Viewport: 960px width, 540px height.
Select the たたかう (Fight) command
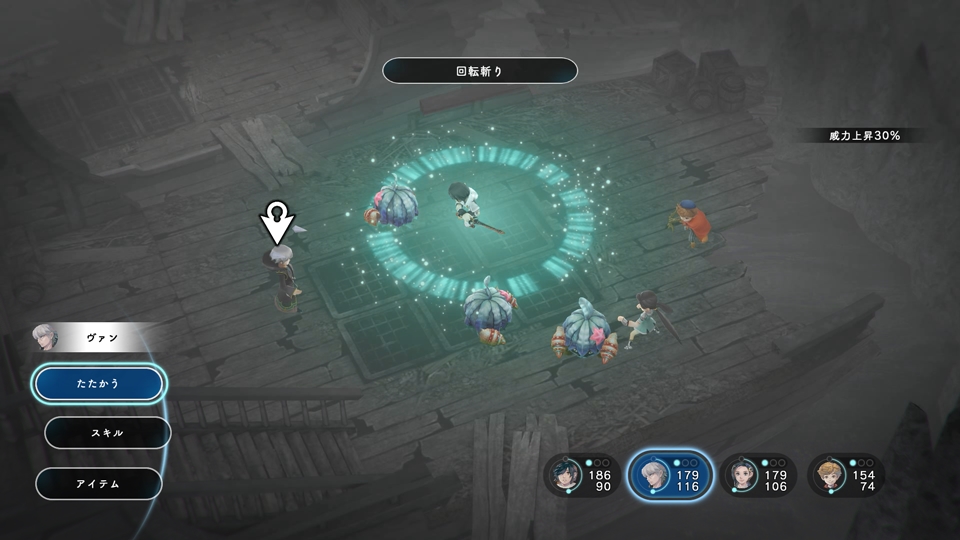point(98,383)
